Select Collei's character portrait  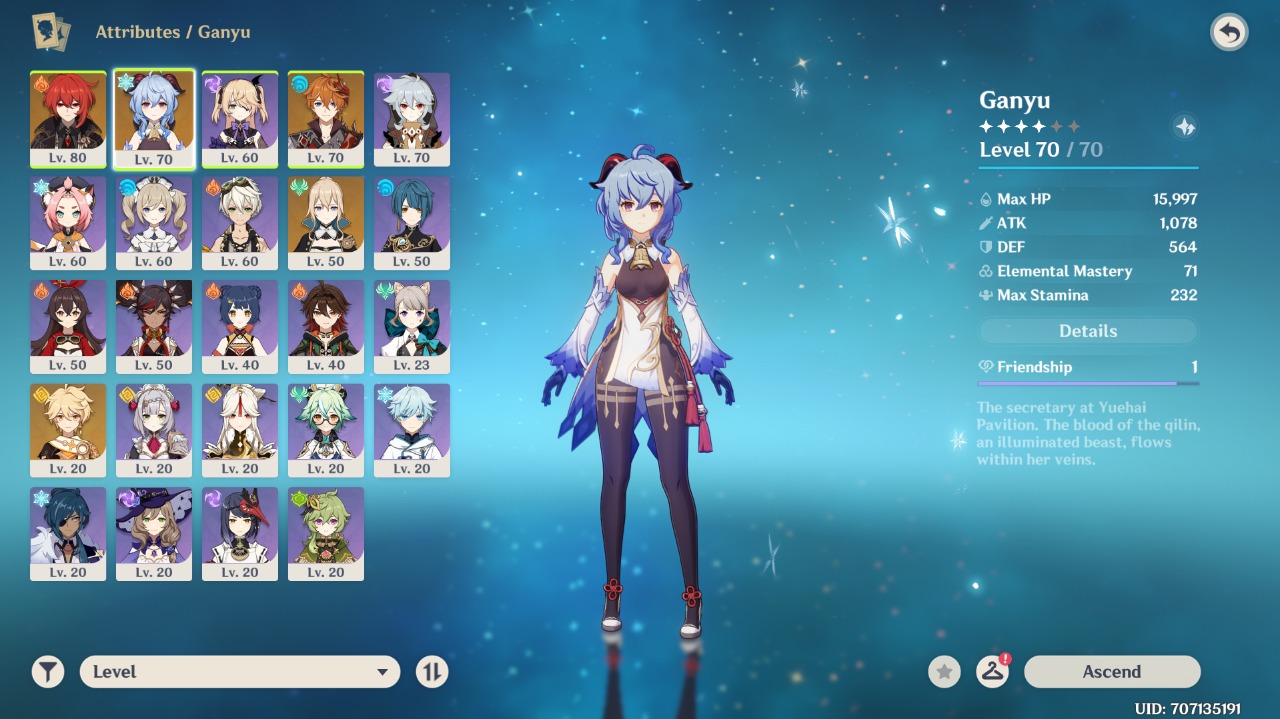point(326,534)
